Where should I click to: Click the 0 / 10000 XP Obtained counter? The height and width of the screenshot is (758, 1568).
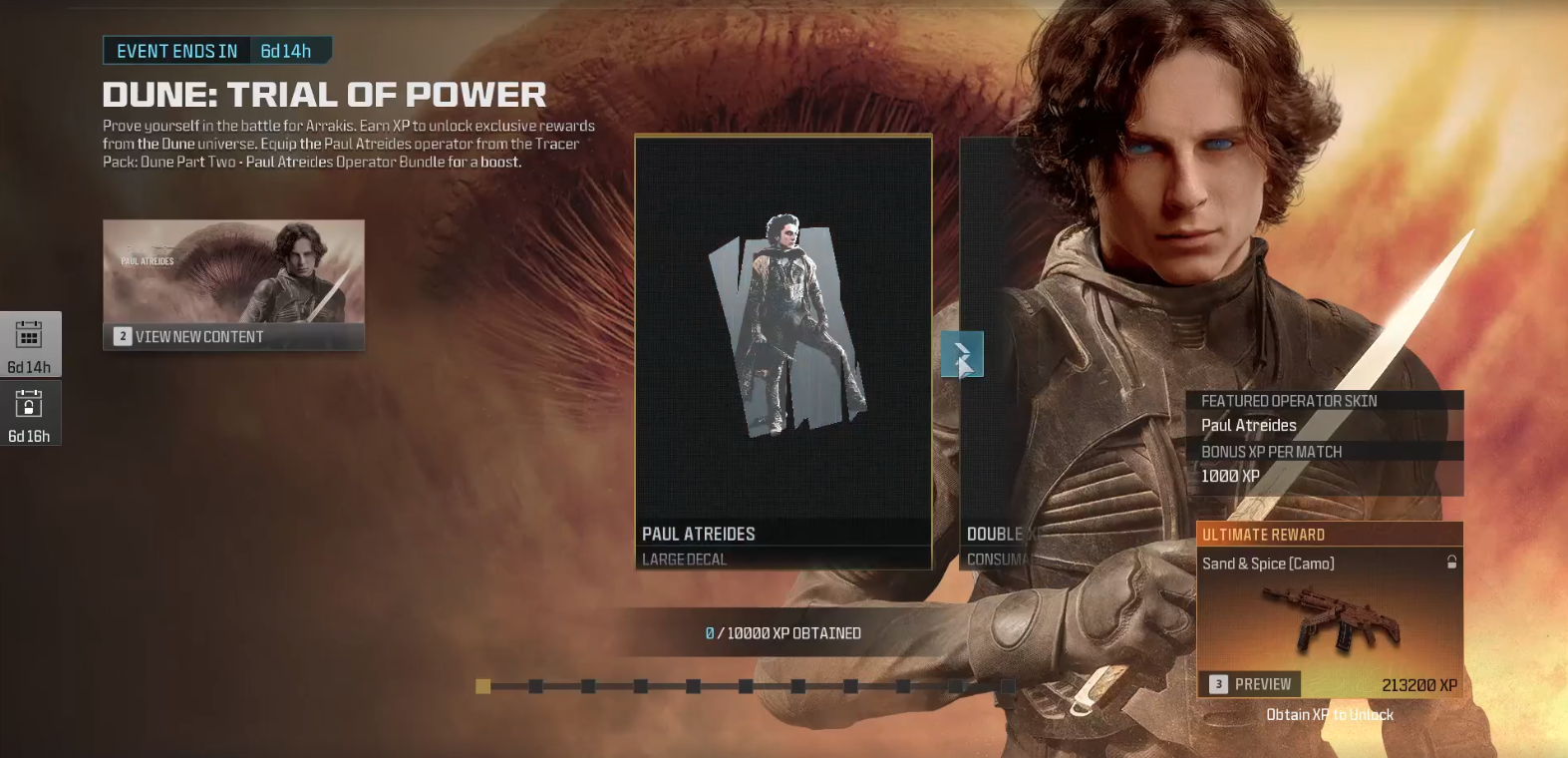[x=782, y=632]
